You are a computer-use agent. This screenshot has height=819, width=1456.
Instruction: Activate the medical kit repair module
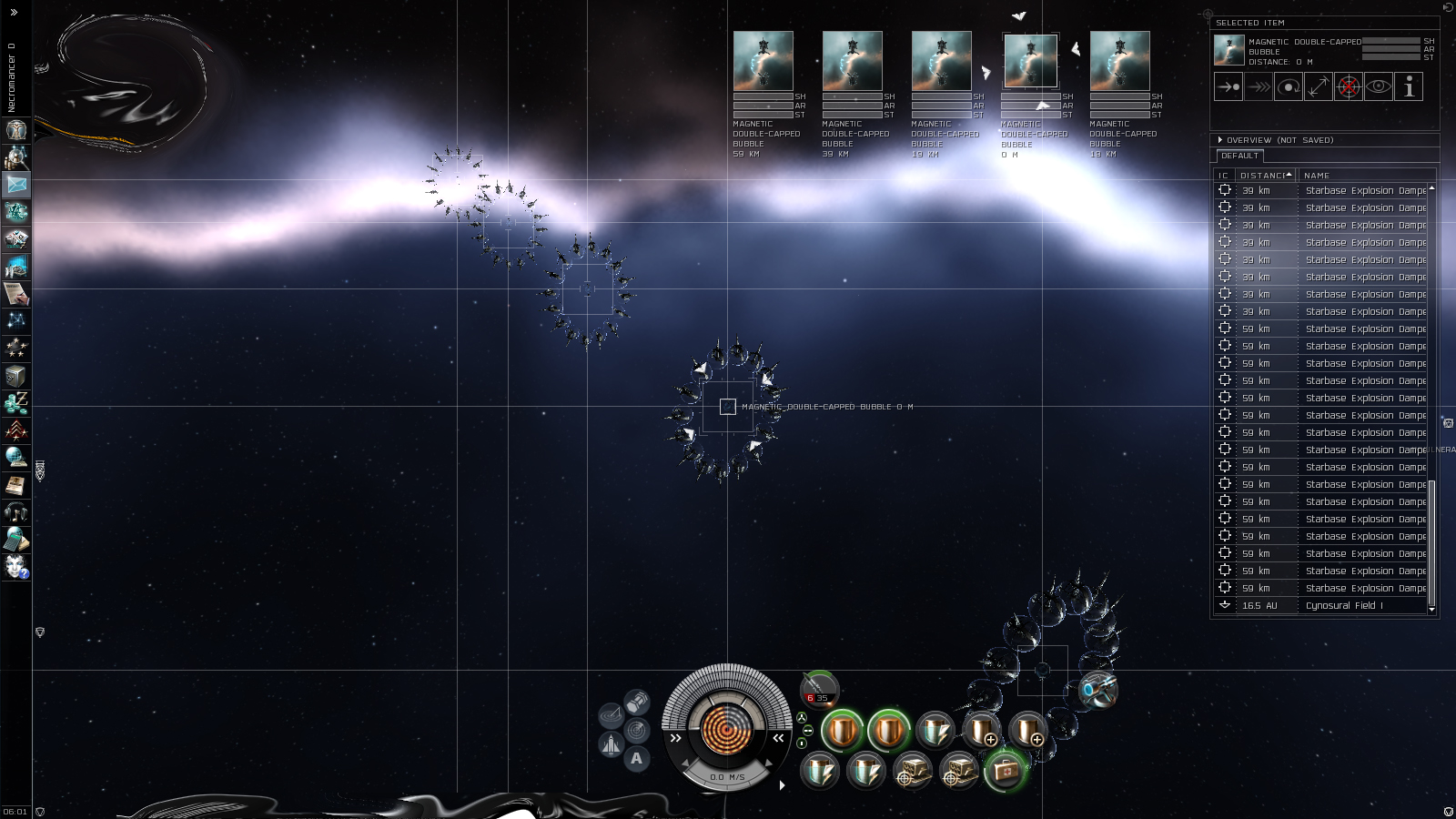(x=1006, y=772)
